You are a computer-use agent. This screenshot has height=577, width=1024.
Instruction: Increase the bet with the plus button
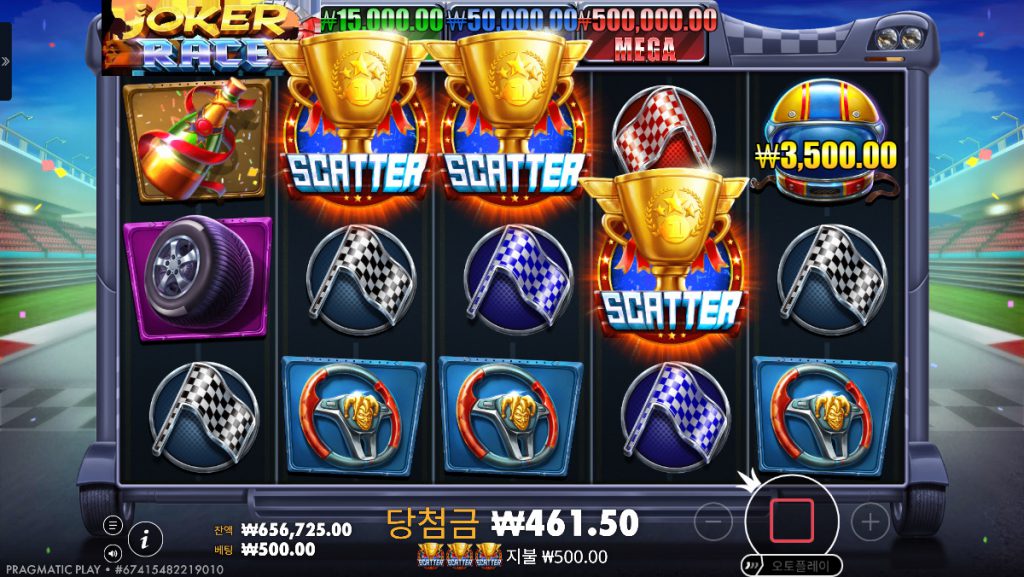click(870, 521)
